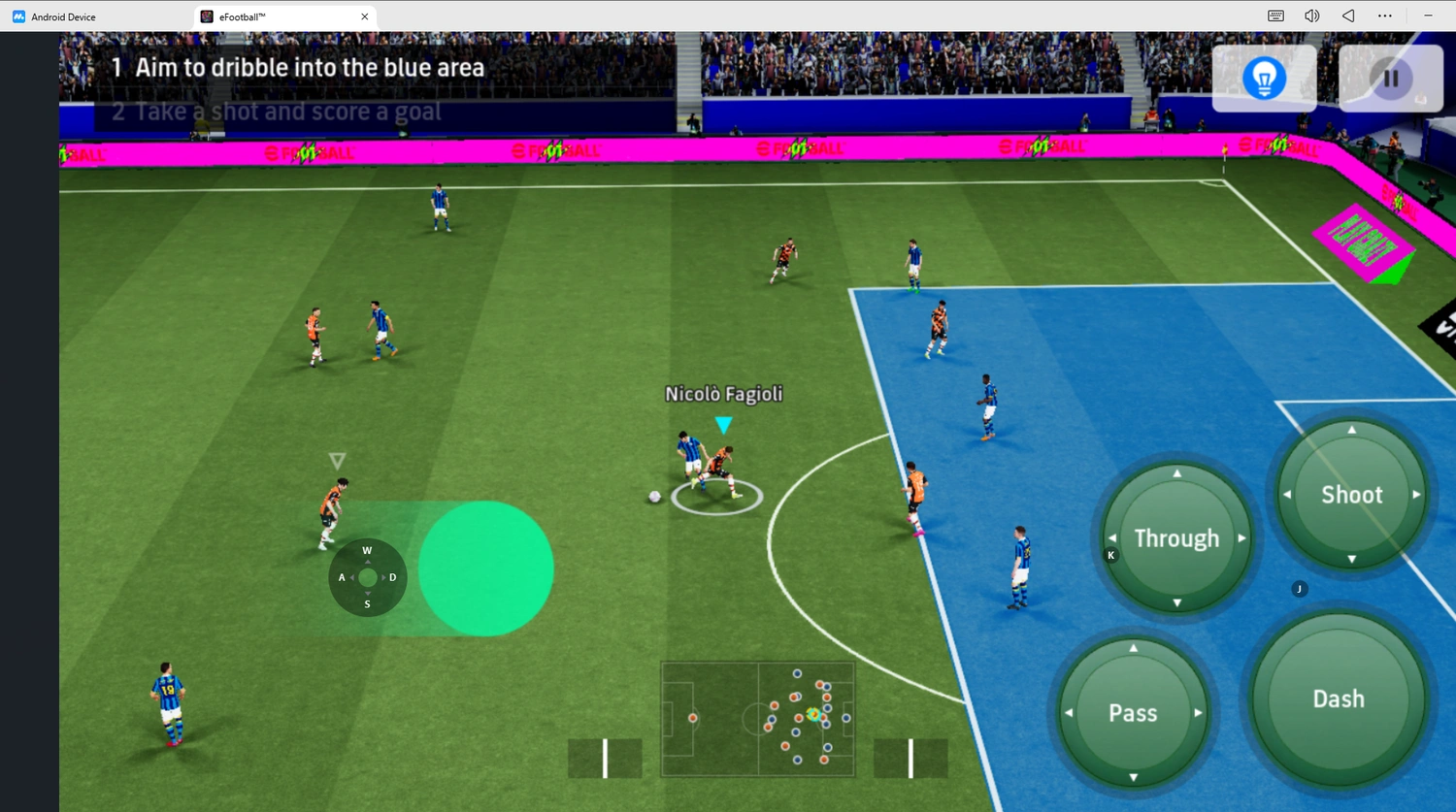1456x812 pixels.
Task: Click the eFootball app icon on the tab
Action: pyautogui.click(x=206, y=16)
